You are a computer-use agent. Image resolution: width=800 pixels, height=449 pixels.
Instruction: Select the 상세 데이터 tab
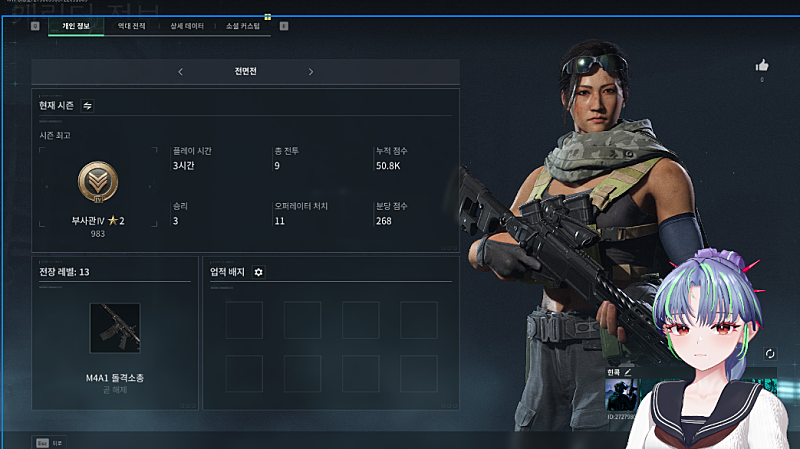(187, 26)
